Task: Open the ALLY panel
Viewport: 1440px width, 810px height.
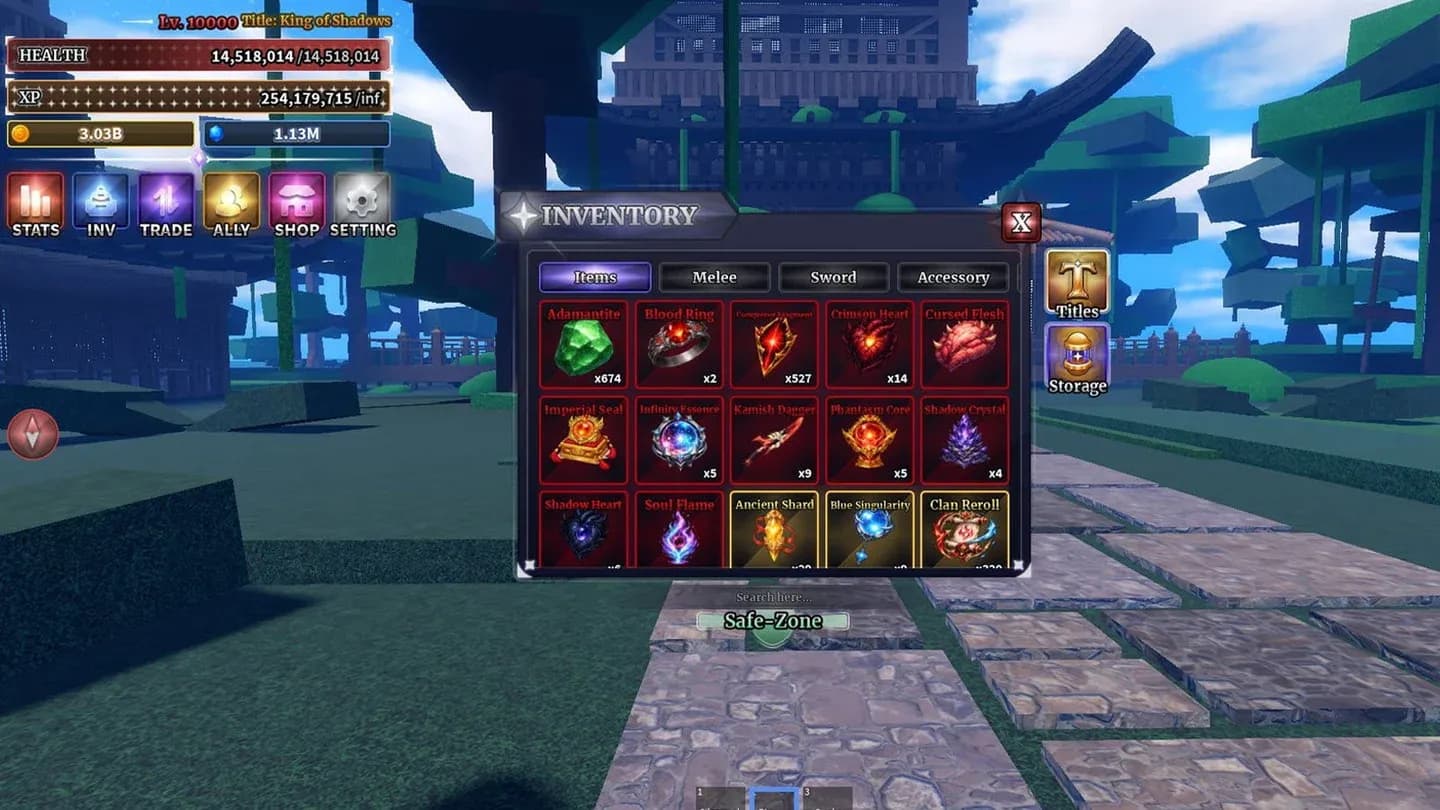Action: click(x=230, y=205)
